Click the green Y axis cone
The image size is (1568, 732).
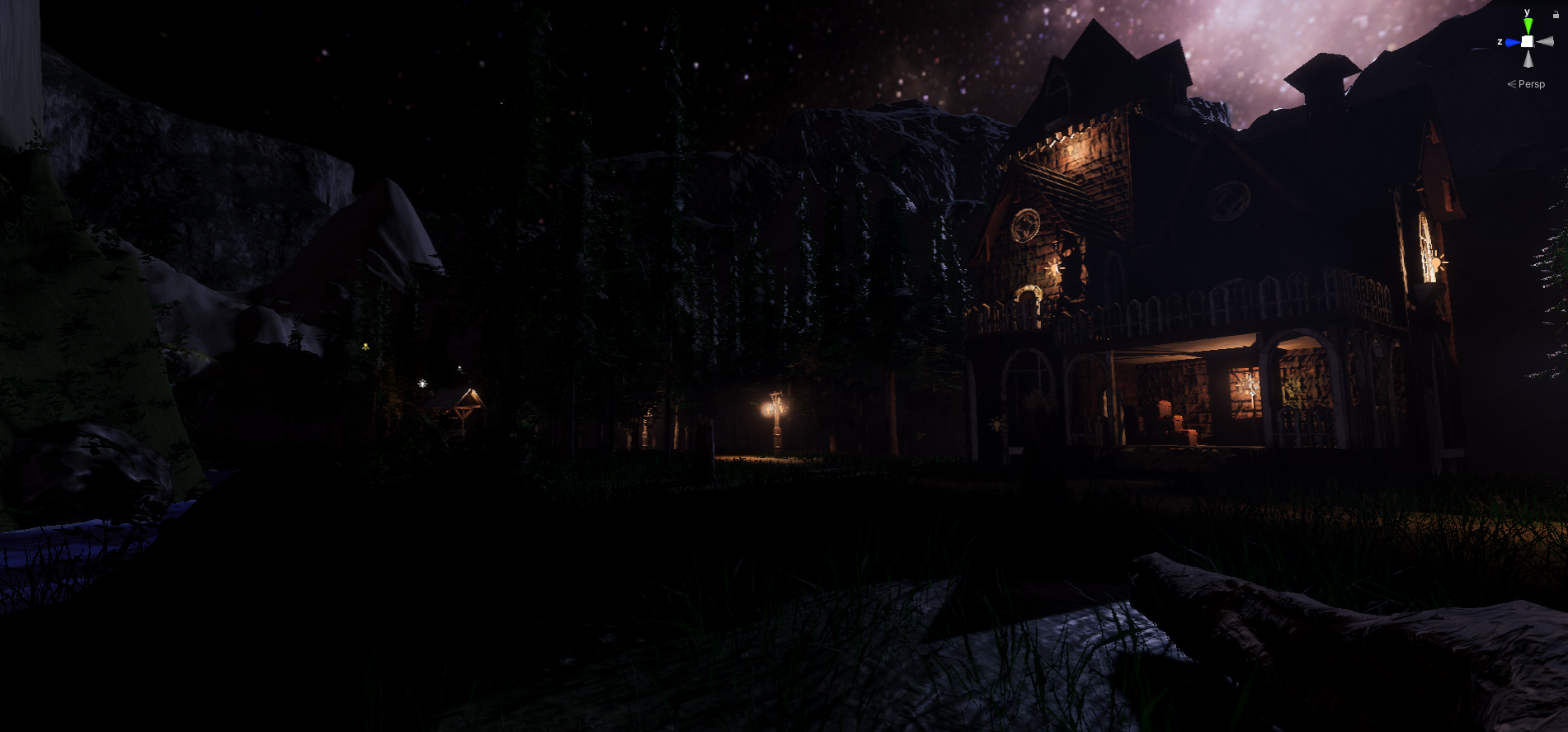1528,26
